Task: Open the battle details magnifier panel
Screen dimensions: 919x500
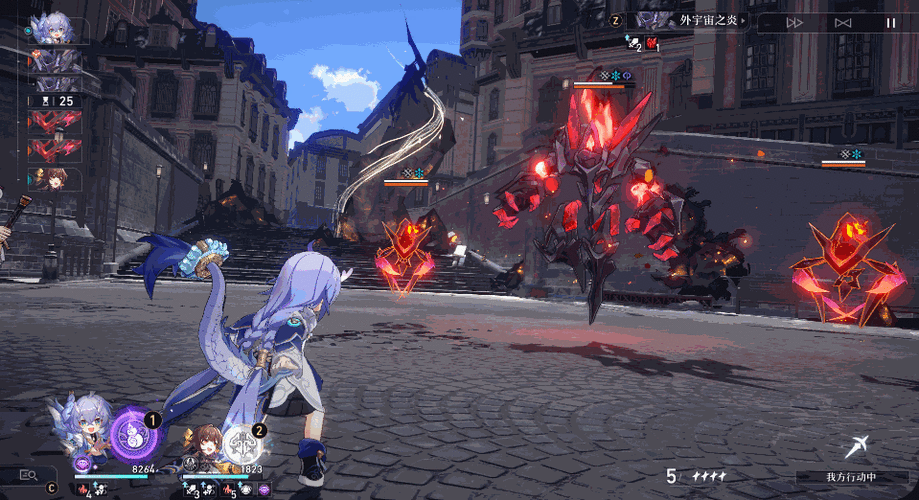Action: point(28,475)
